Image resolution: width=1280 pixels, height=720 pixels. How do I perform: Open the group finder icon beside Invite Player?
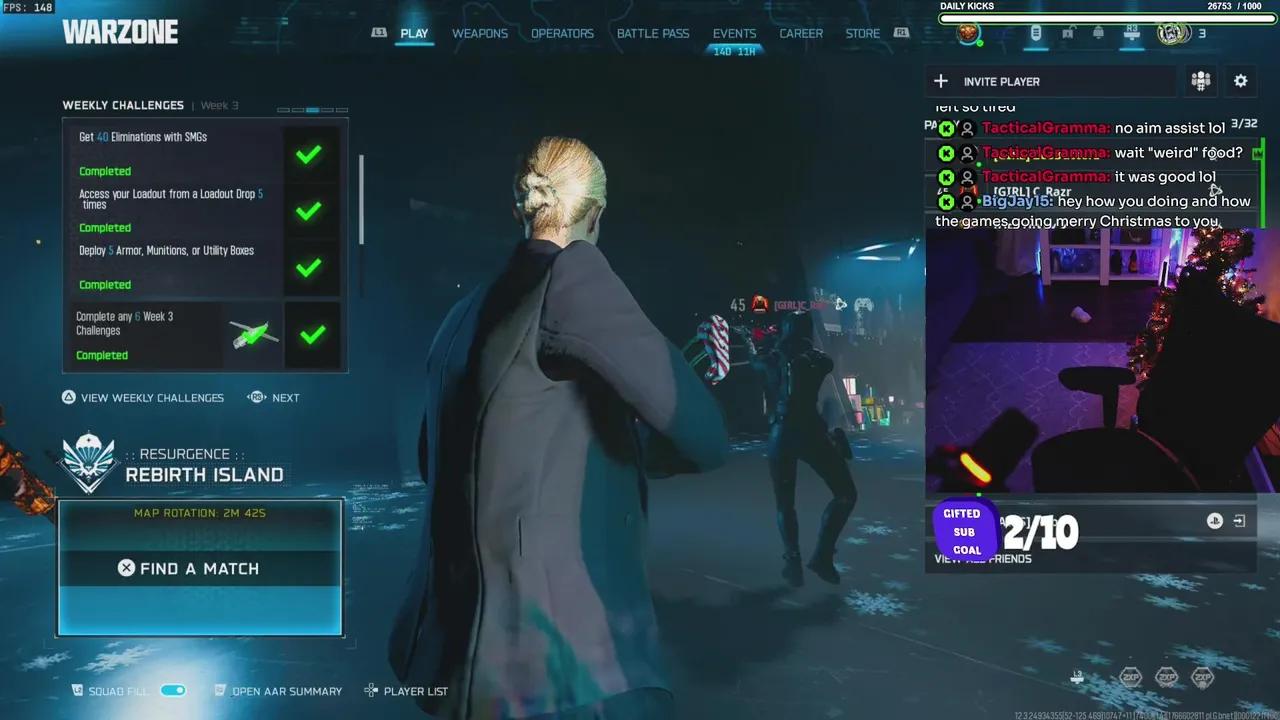pos(1201,81)
